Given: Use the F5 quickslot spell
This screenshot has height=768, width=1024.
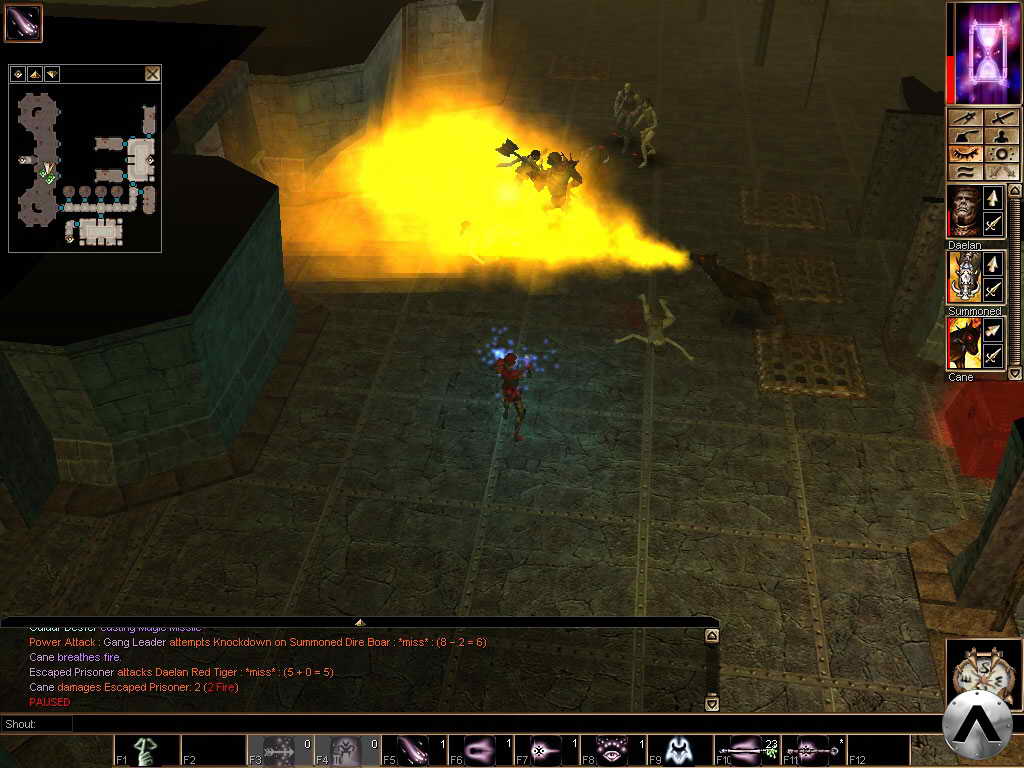Looking at the screenshot, I should (413, 750).
